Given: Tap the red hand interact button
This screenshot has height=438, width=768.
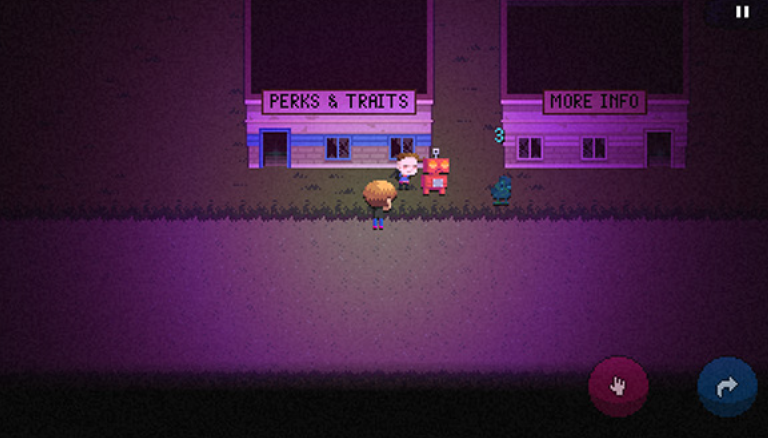Looking at the screenshot, I should tap(618, 386).
